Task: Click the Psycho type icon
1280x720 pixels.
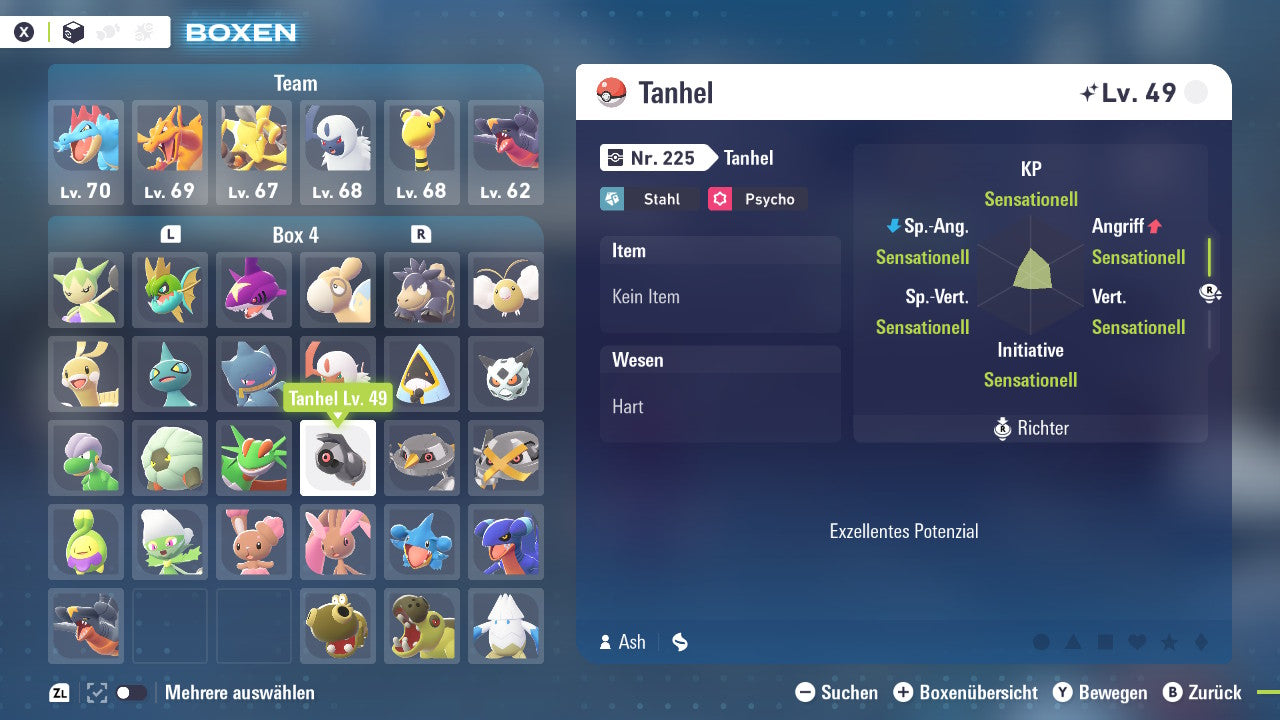Action: point(722,199)
